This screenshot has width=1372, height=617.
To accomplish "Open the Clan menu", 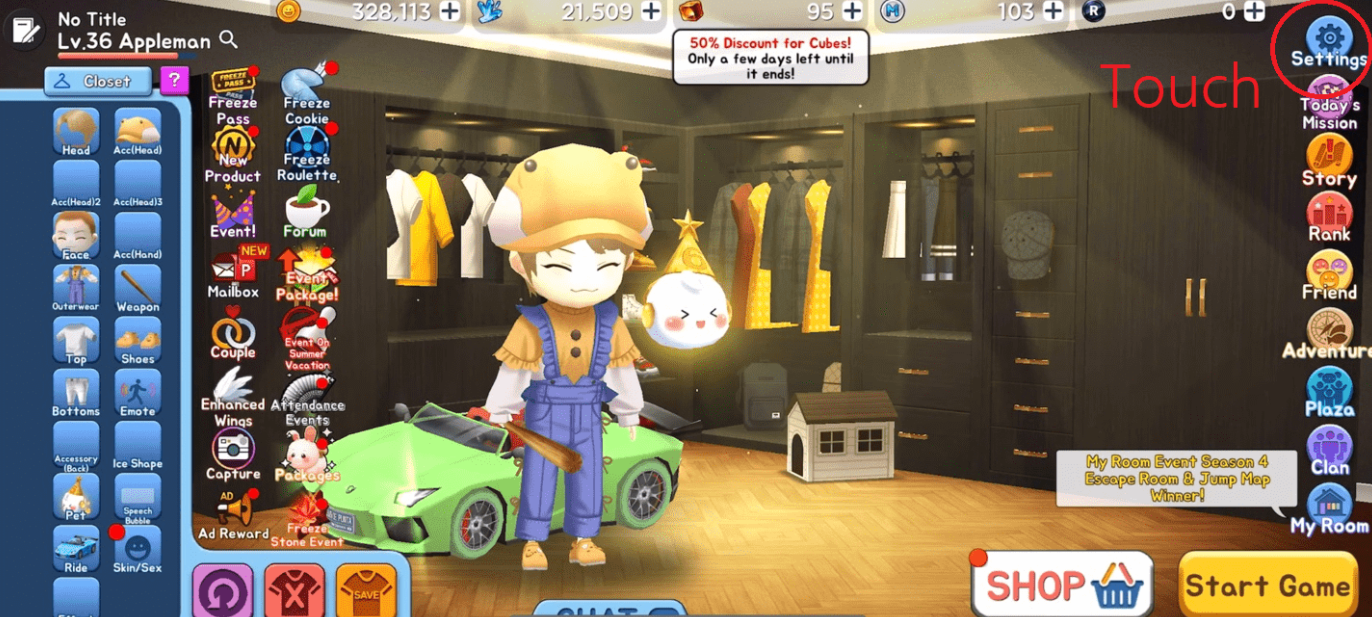I will 1329,449.
